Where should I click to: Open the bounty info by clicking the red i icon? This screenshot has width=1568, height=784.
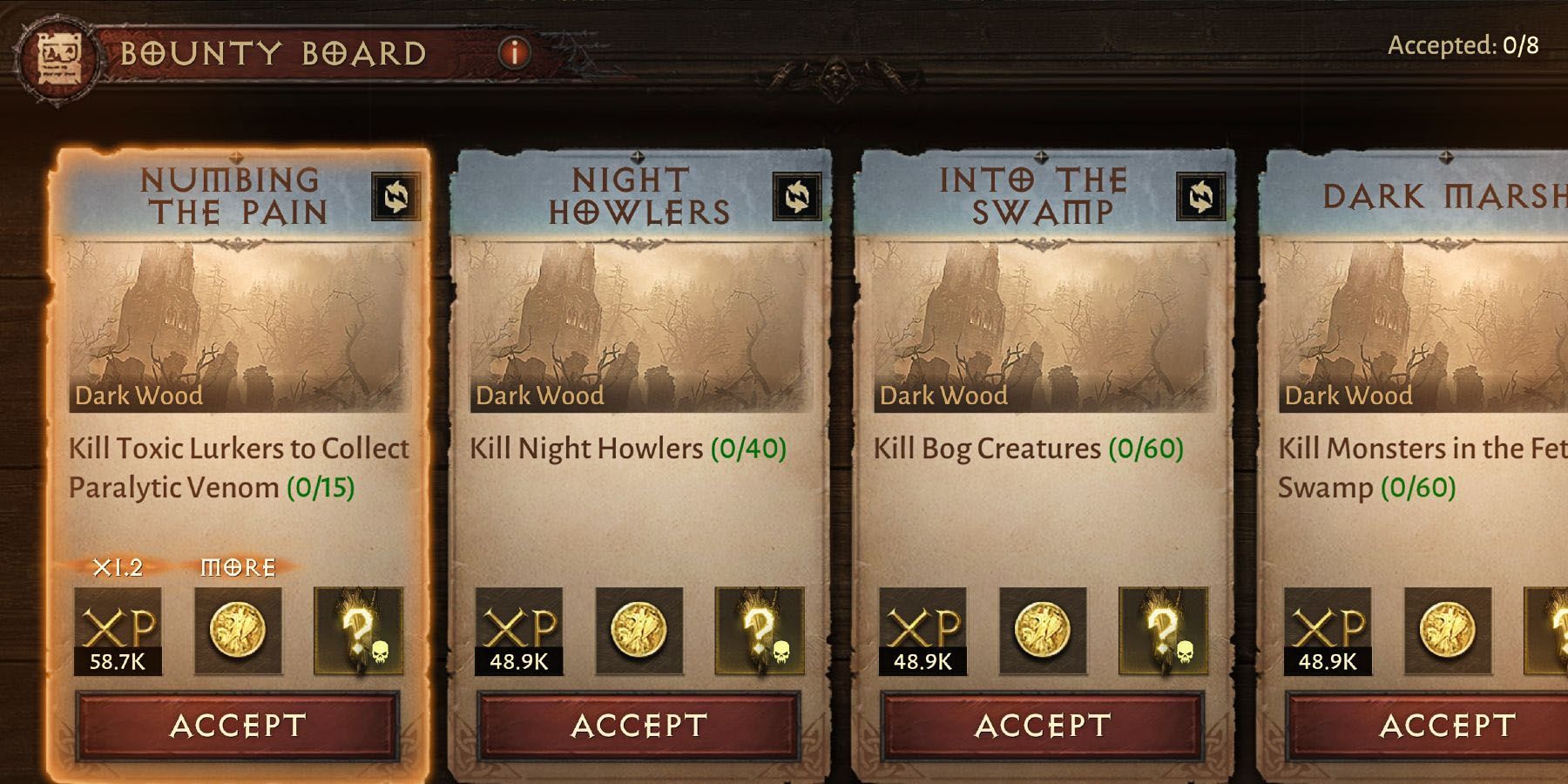click(513, 51)
